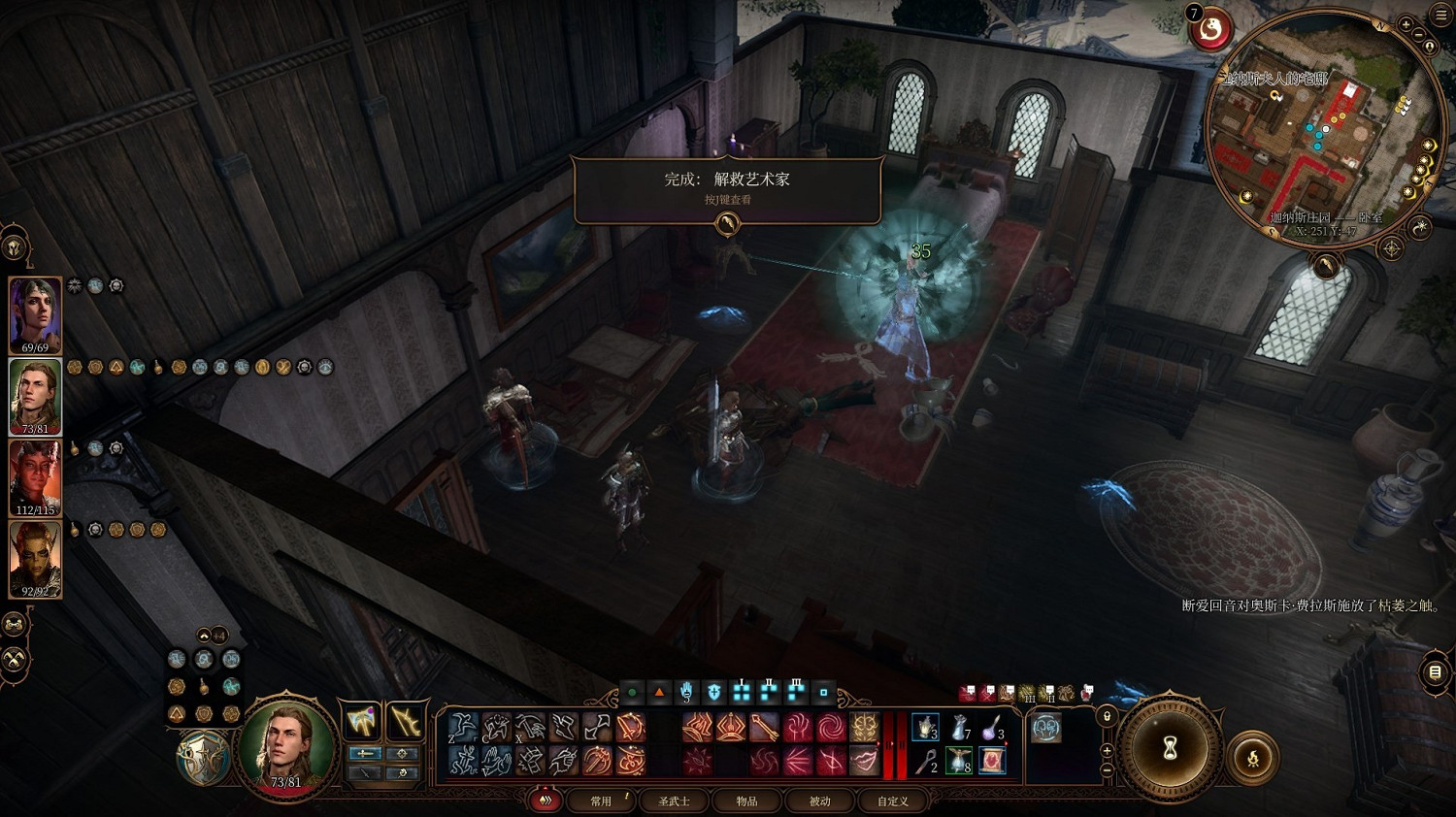Switch to the 圣武士 hotbar tab
1456x817 pixels.
point(674,801)
